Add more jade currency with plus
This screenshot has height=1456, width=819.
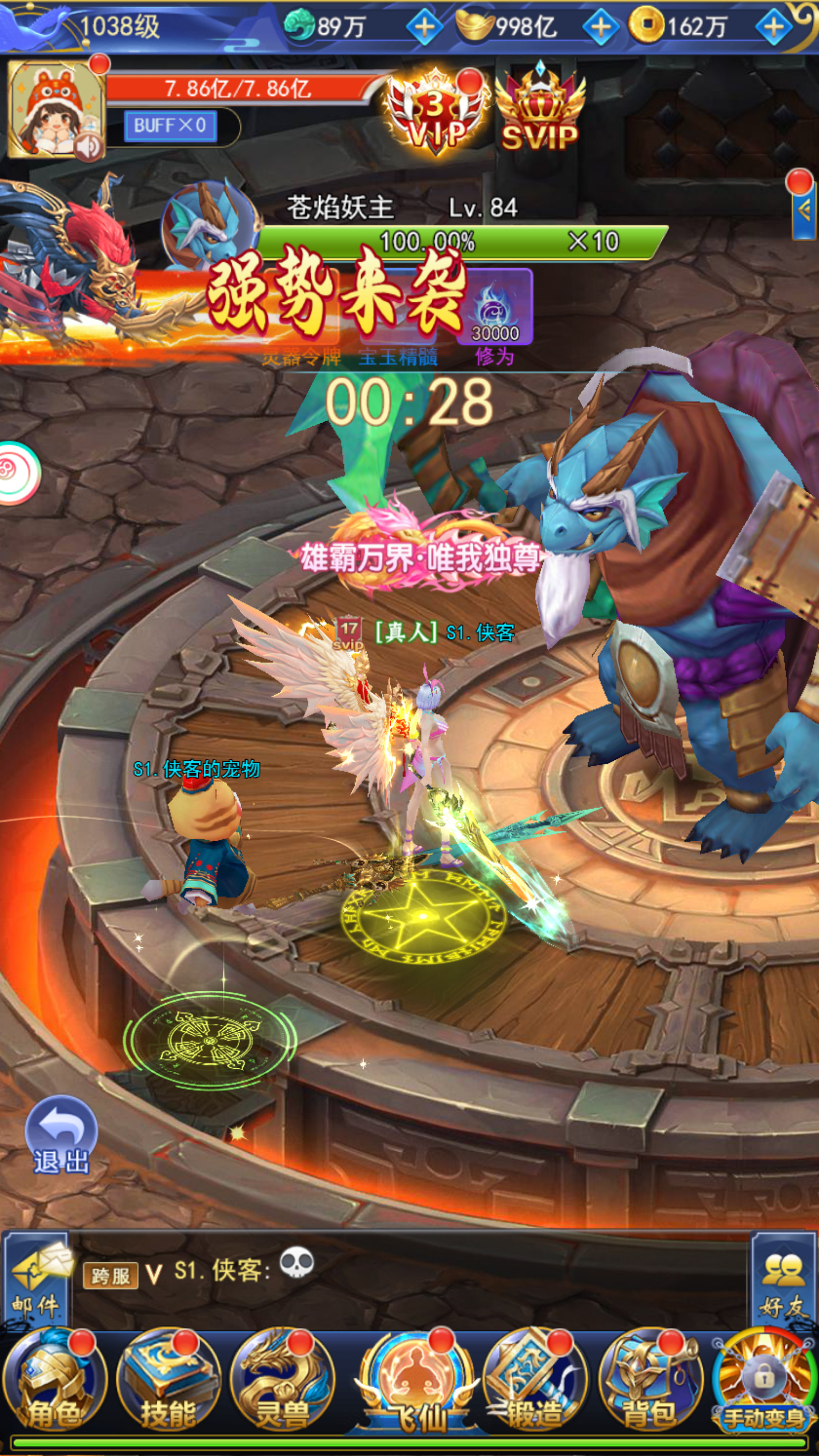point(425,27)
